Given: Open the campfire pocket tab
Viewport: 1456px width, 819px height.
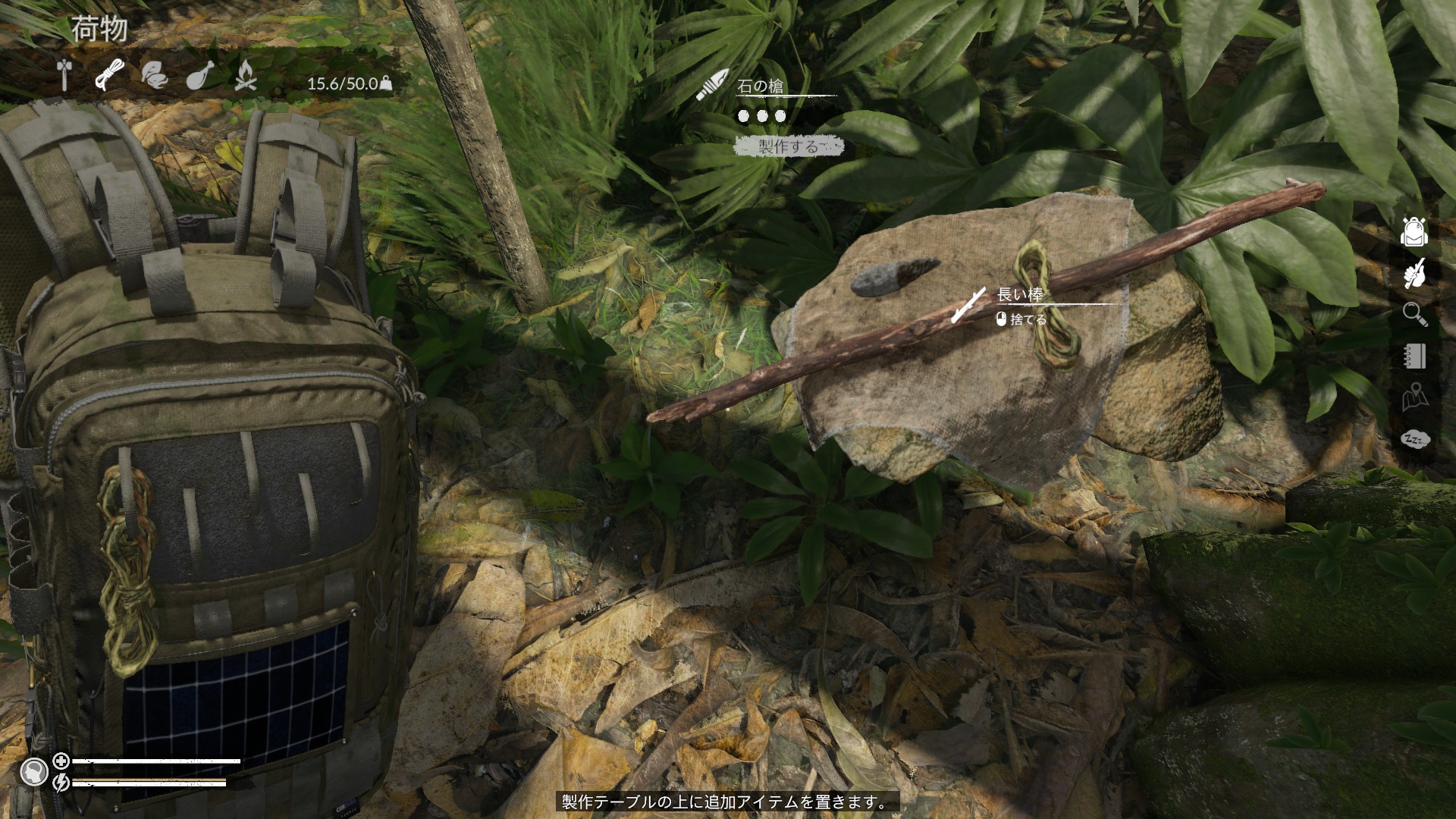Looking at the screenshot, I should click(244, 75).
